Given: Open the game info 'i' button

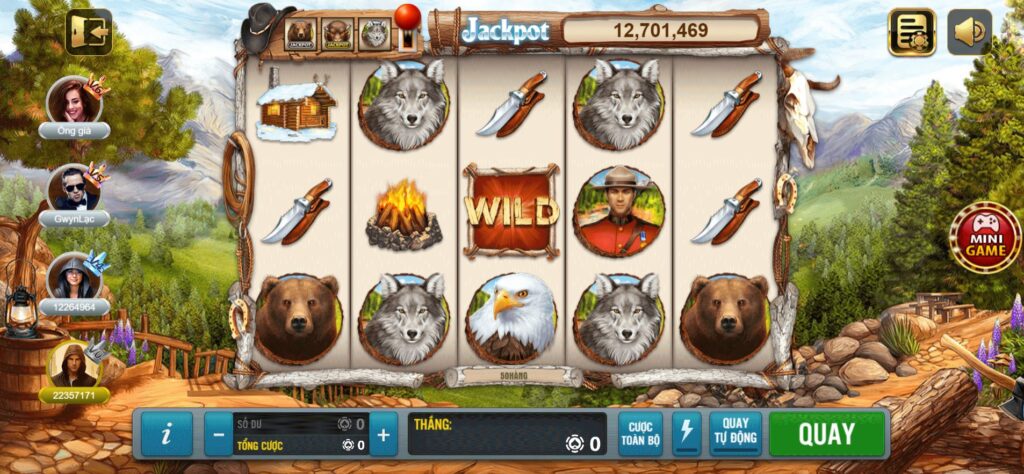Looking at the screenshot, I should [166, 434].
